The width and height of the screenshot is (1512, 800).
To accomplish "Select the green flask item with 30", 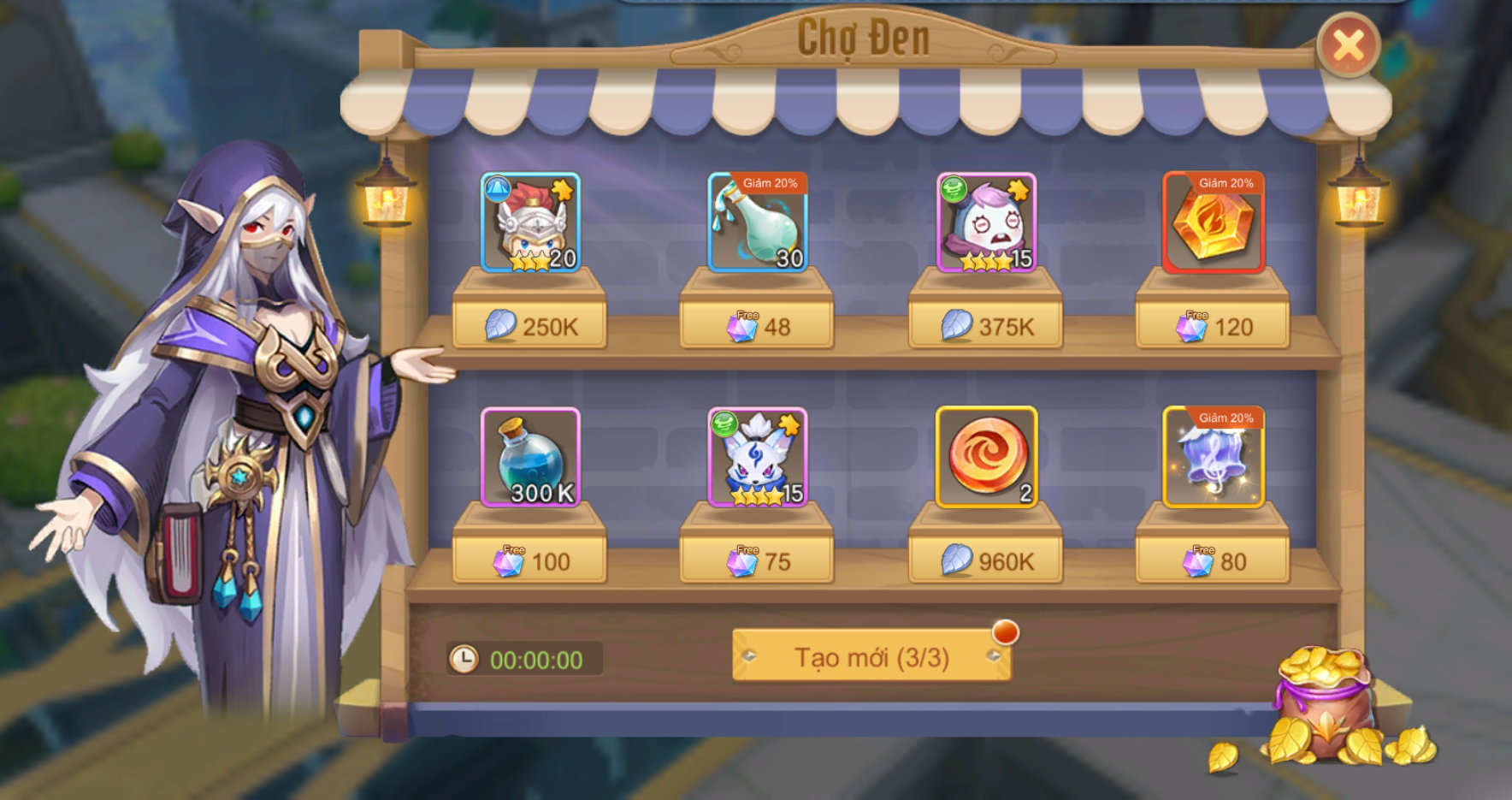I will pyautogui.click(x=758, y=222).
